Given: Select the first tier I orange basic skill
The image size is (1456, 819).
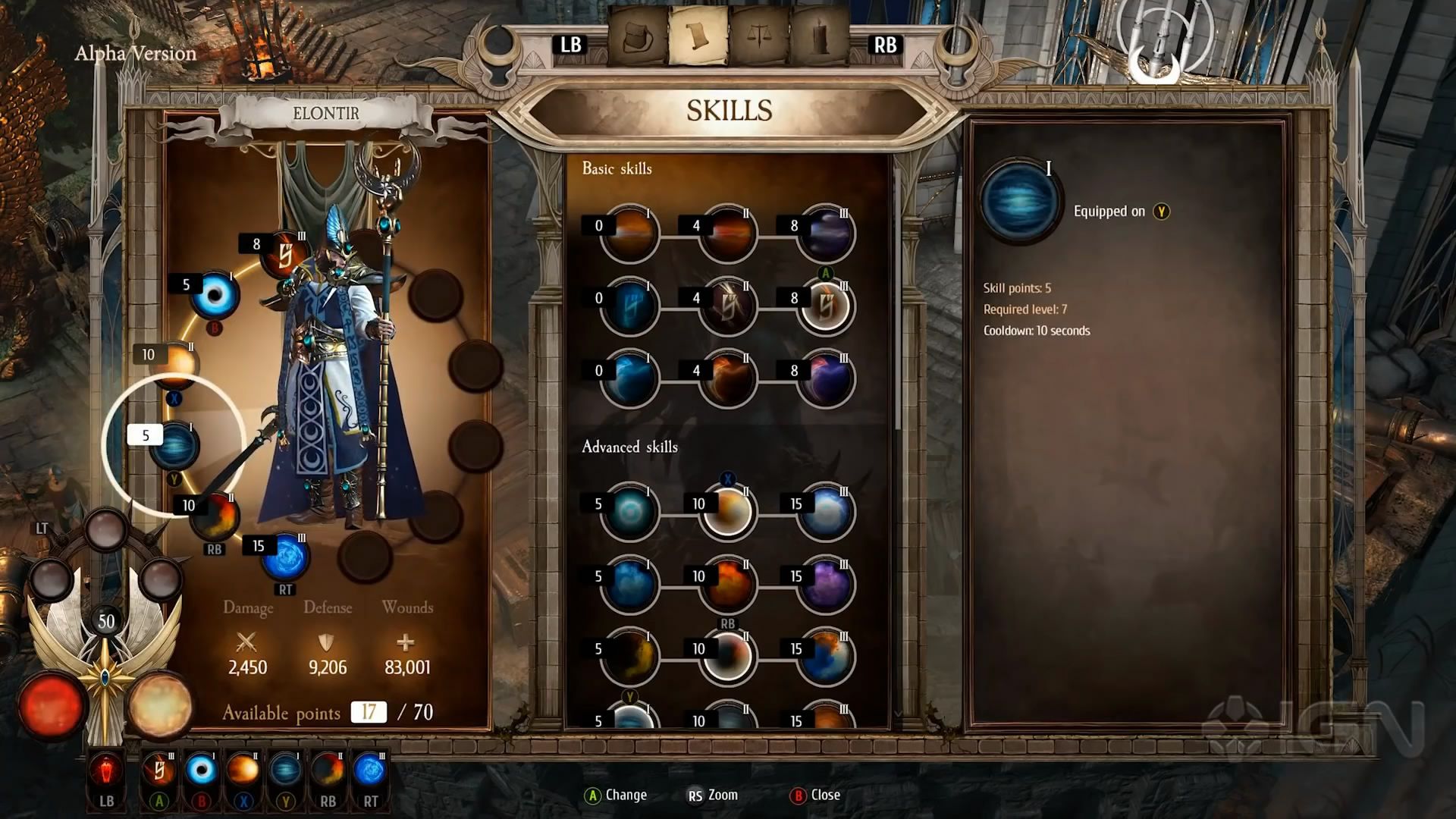Looking at the screenshot, I should click(629, 234).
